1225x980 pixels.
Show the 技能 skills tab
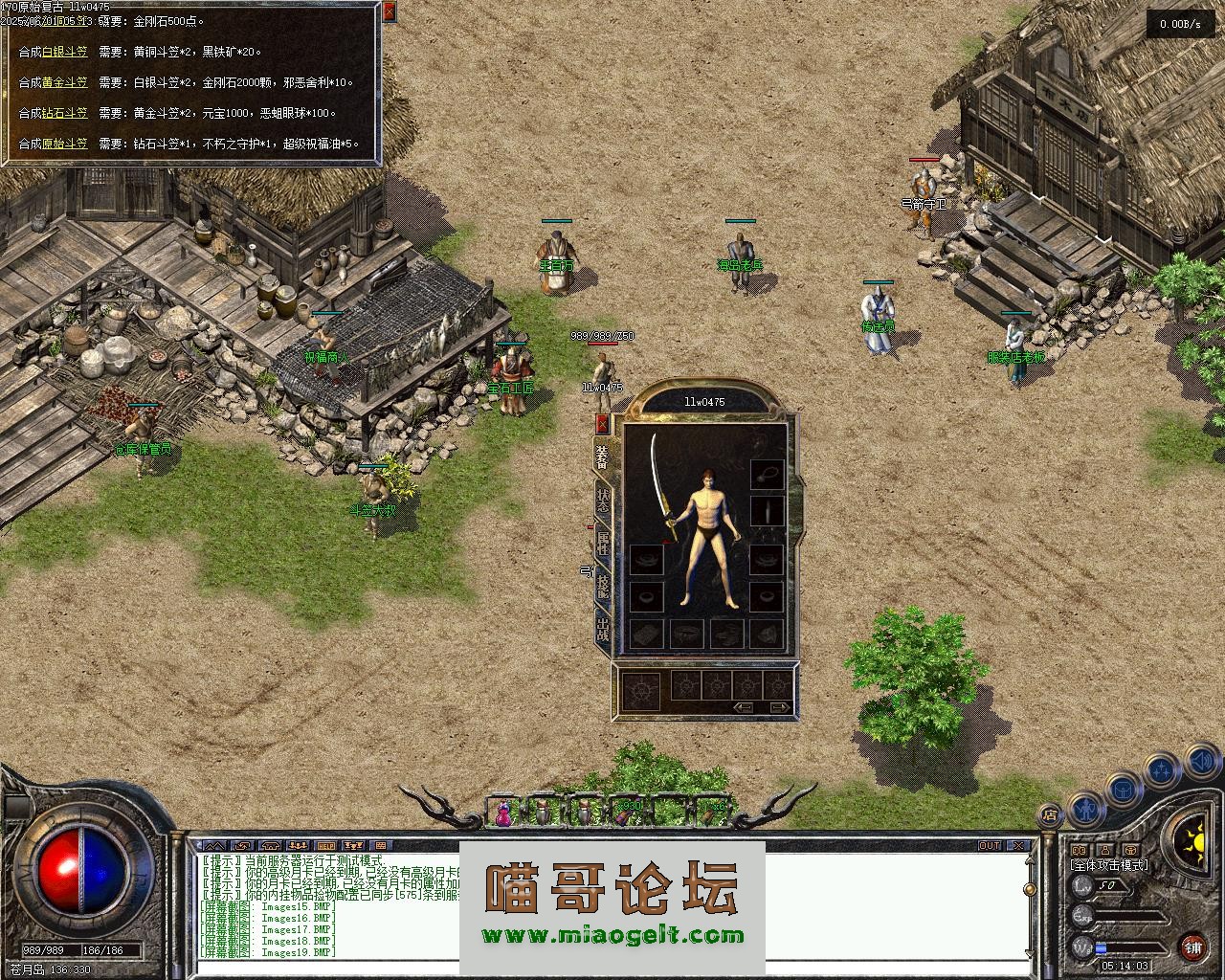coord(603,586)
